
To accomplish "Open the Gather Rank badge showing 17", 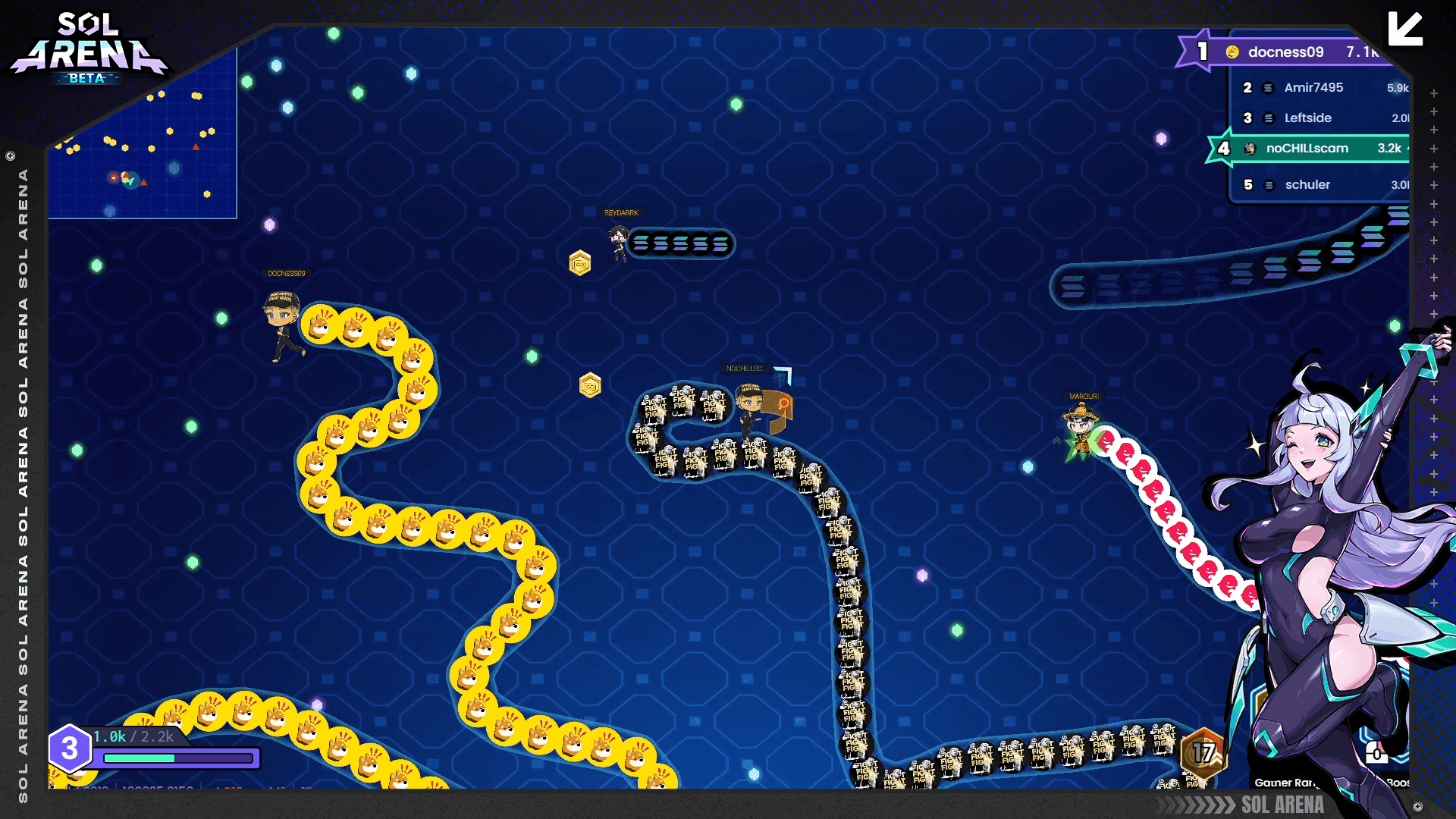I will [1204, 754].
